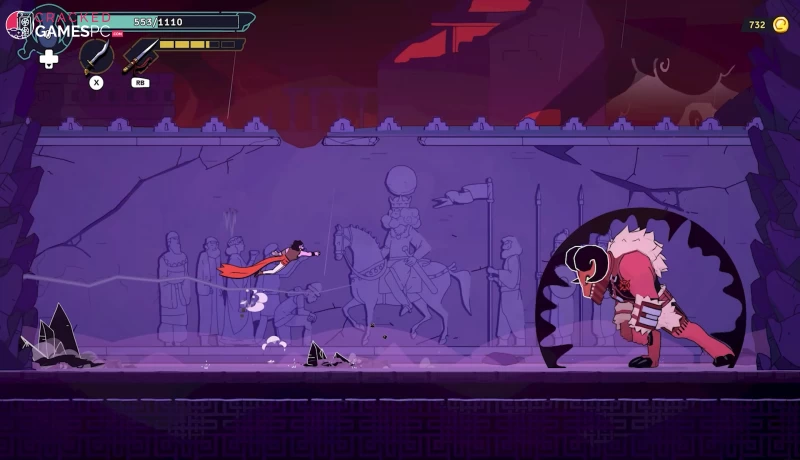Click the white plus healing icon
Image resolution: width=800 pixels, height=460 pixels.
click(48, 59)
